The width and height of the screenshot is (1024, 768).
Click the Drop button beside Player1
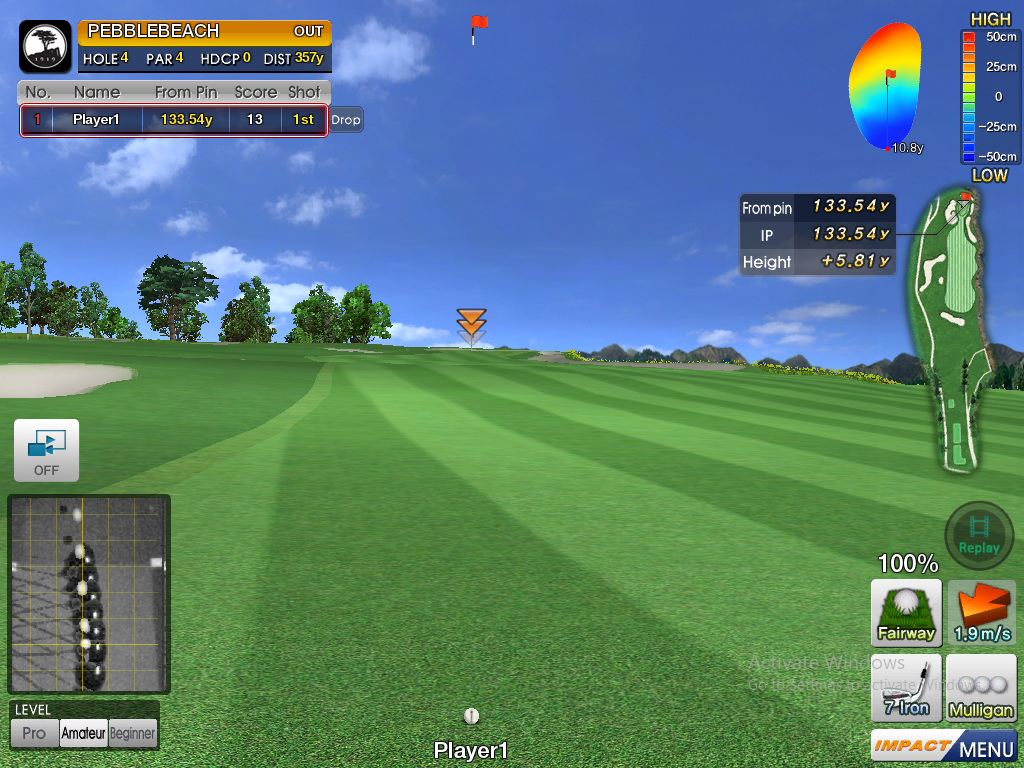[346, 120]
